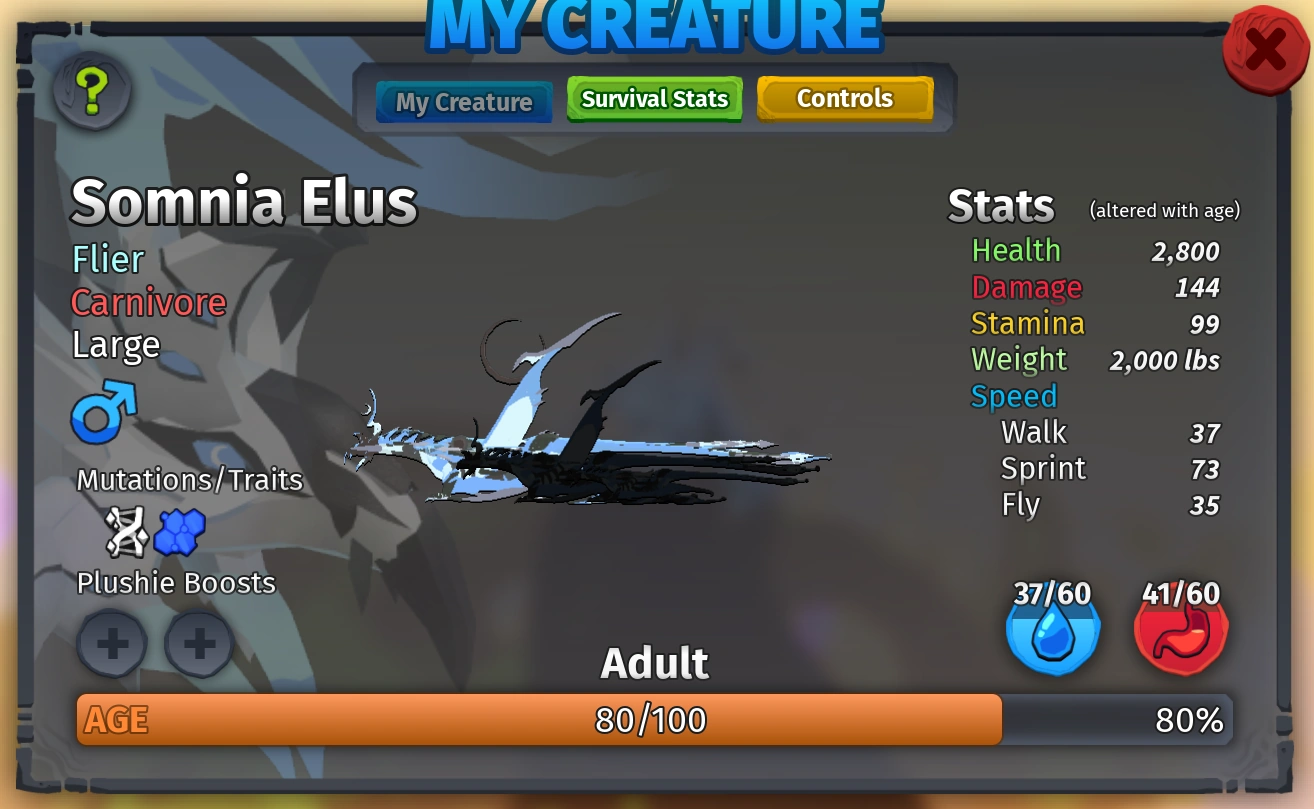Switch to the Survival Stats tab

click(x=654, y=98)
